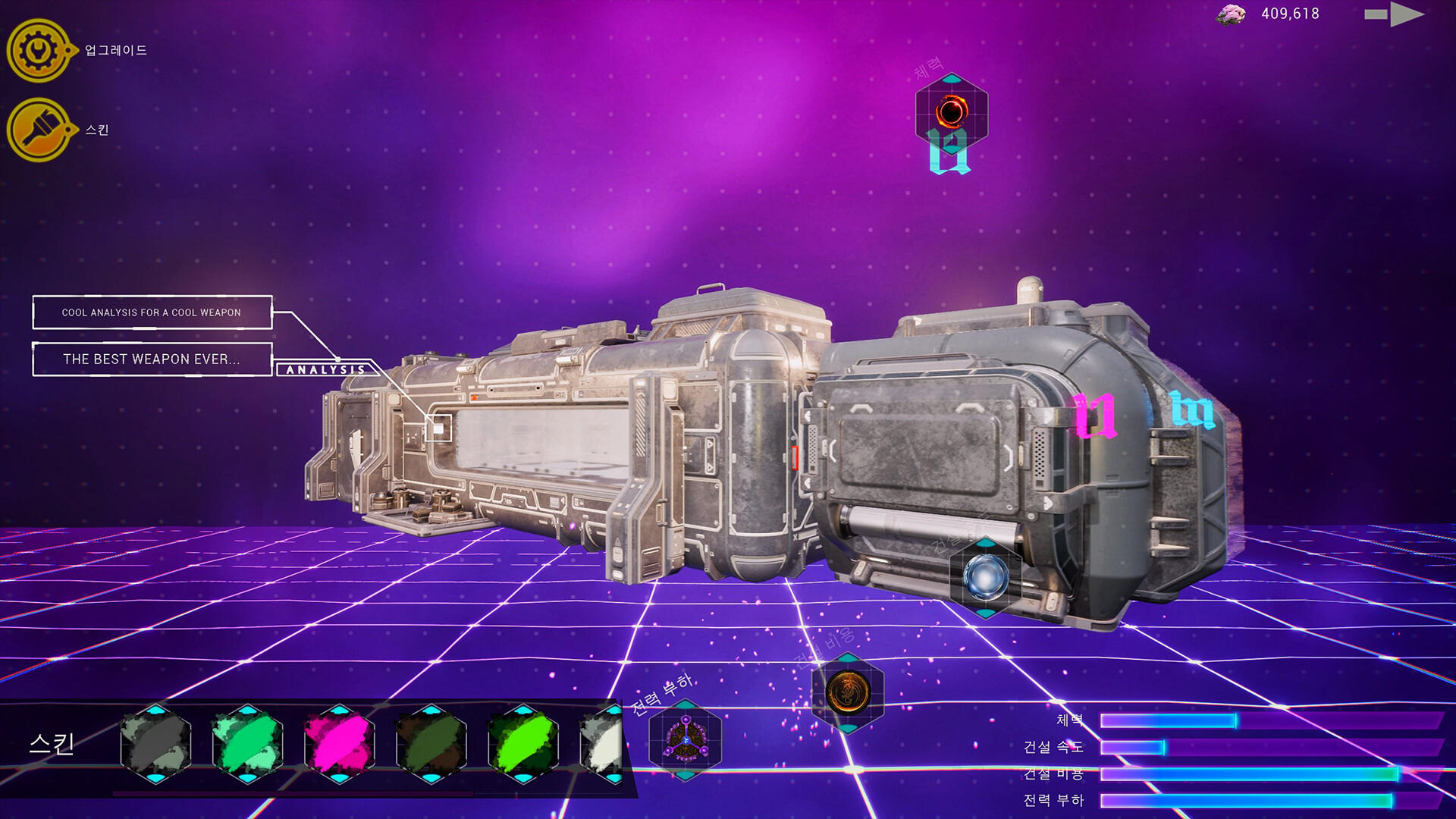Select the pink skin swatch

point(341,745)
